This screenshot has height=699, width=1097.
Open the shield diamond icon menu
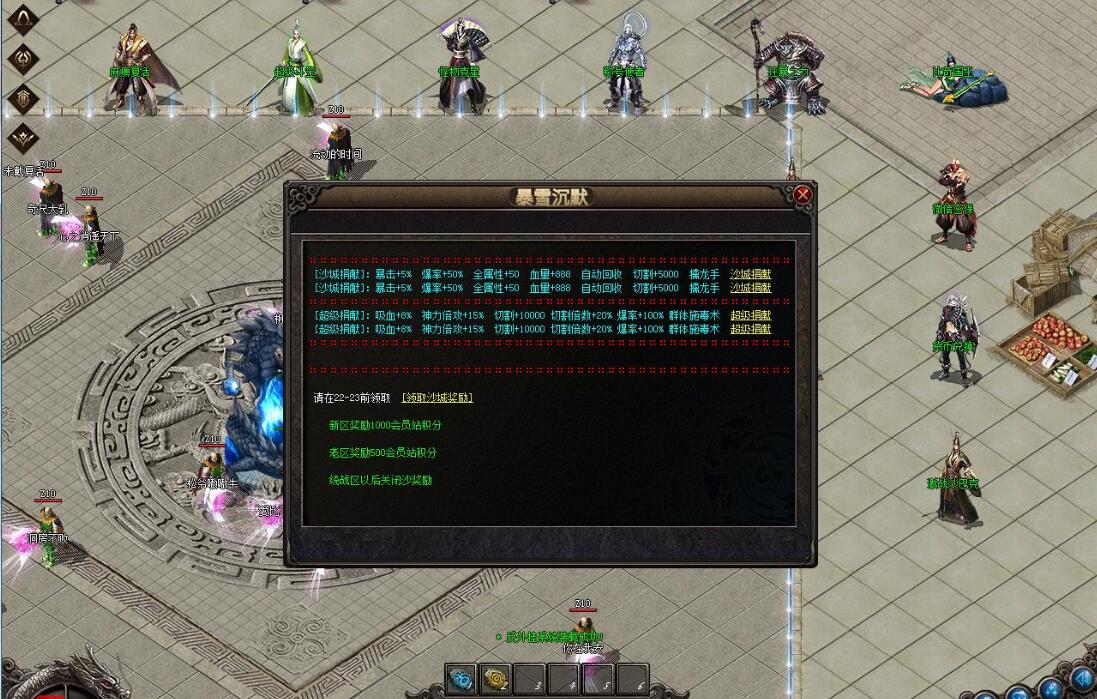(22, 97)
